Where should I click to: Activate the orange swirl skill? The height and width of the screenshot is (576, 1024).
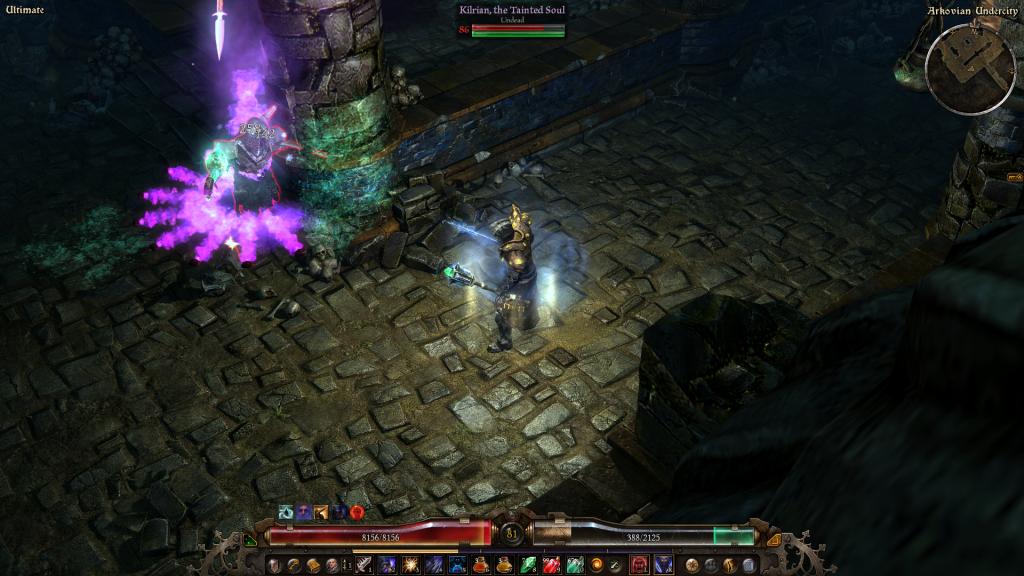[597, 565]
